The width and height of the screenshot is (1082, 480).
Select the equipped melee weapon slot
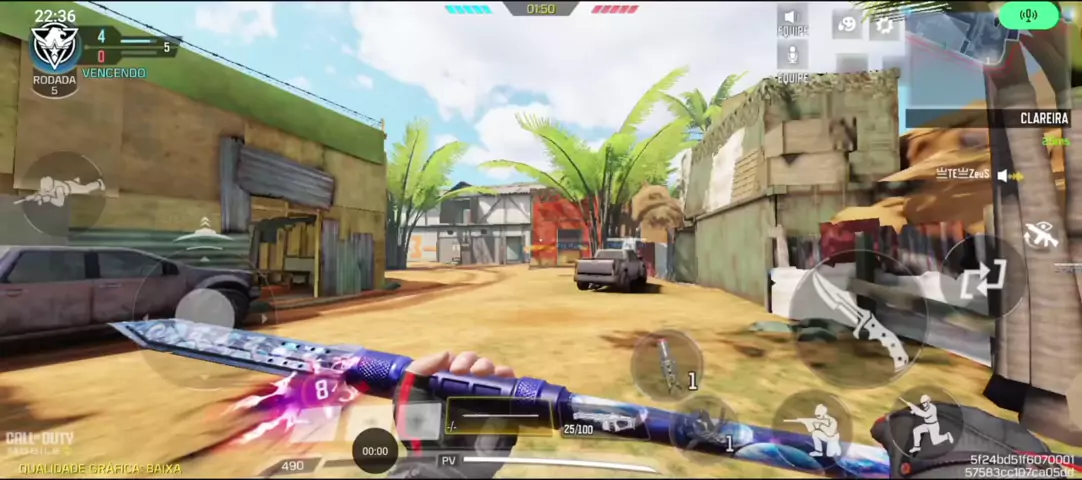pyautogui.click(x=500, y=415)
